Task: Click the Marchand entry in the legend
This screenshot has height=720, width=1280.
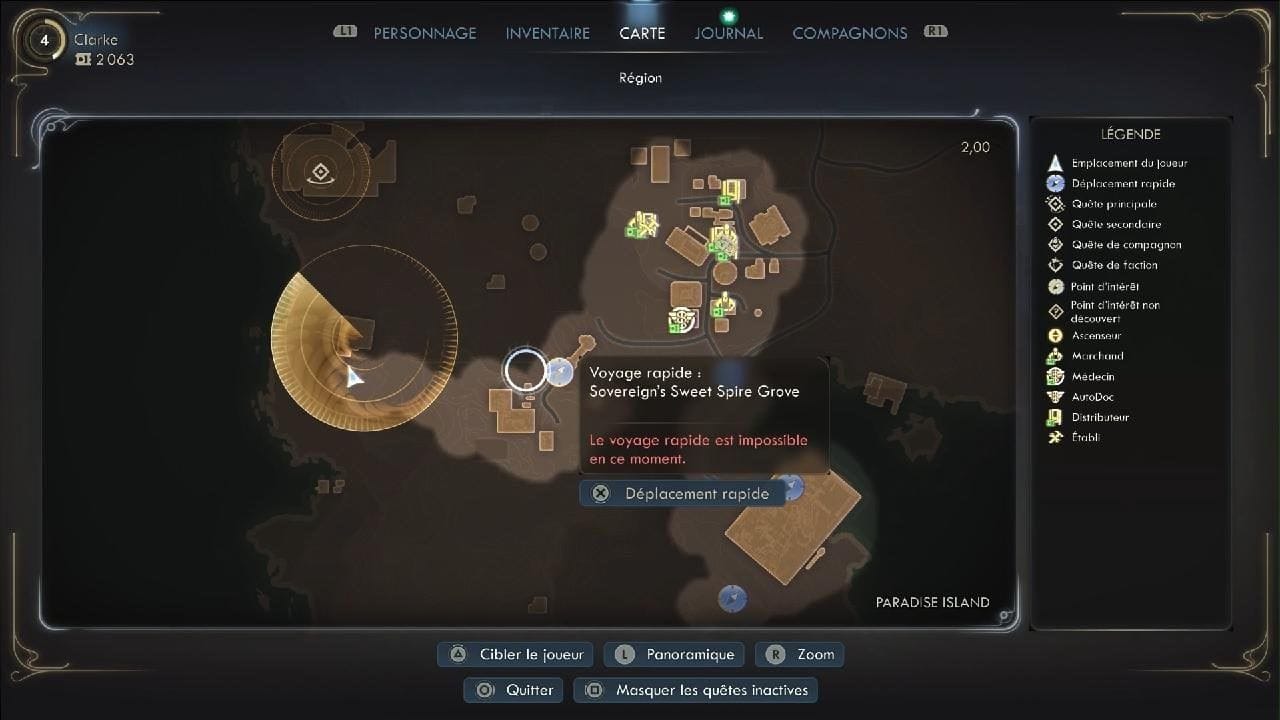Action: 1097,356
